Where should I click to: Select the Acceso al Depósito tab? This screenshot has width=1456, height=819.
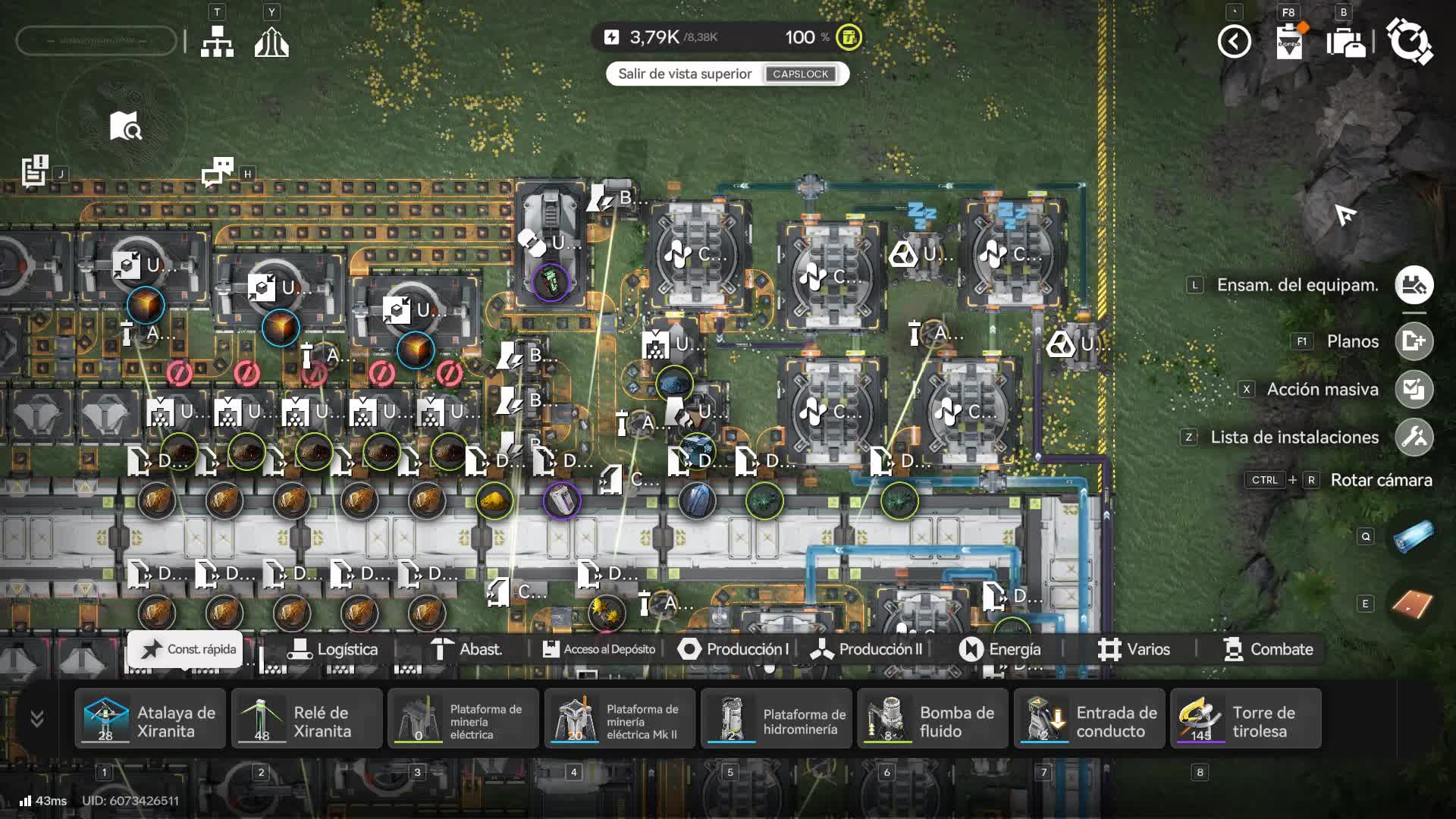[x=599, y=649]
